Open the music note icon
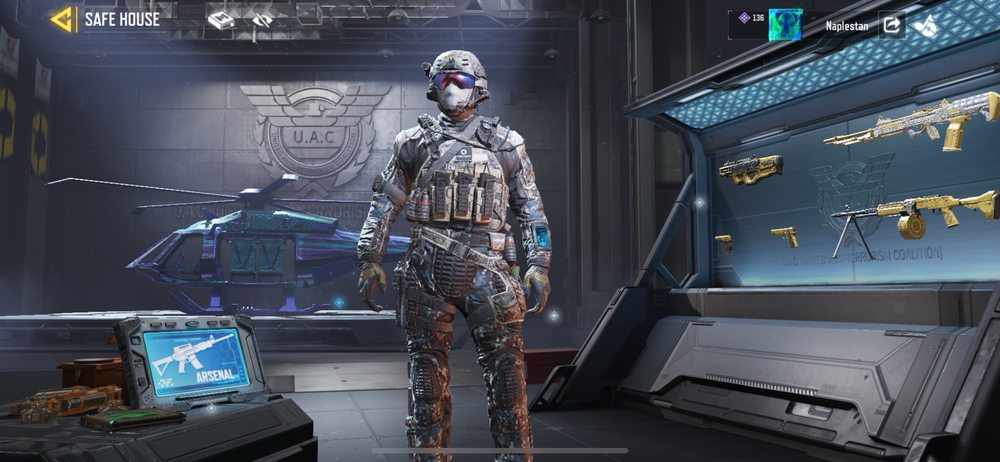The width and height of the screenshot is (1000, 462). tap(926, 25)
